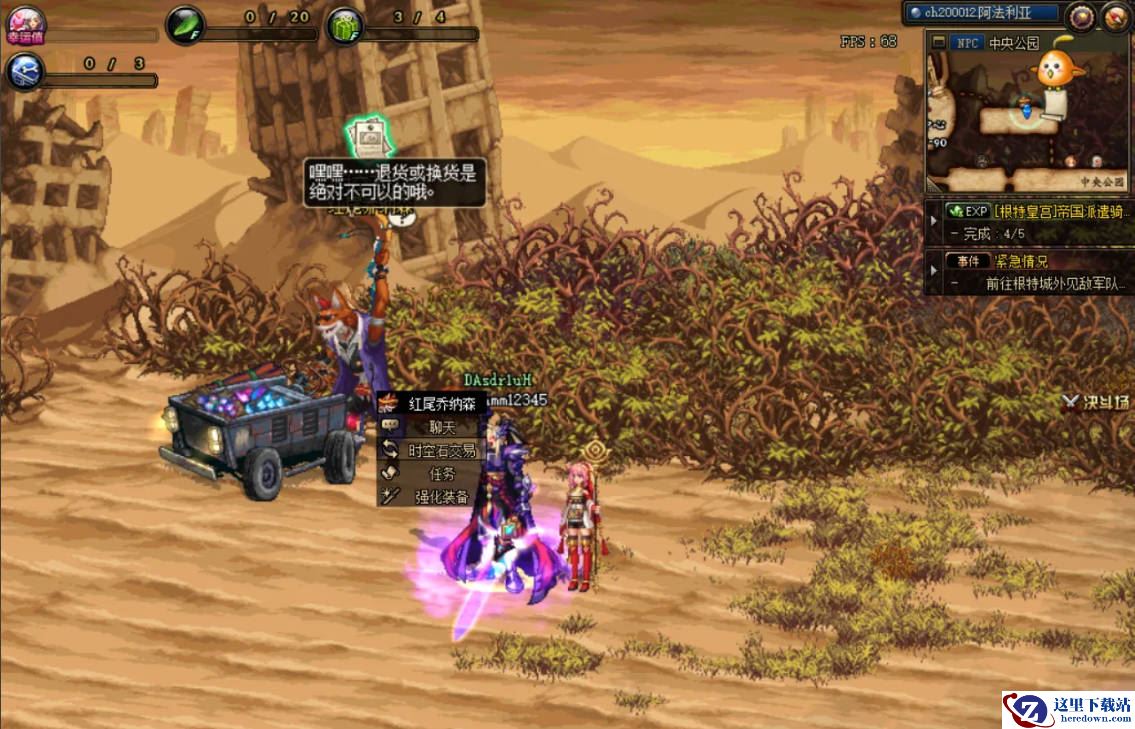The image size is (1135, 729).
Task: Open the green leaf fatigue icon
Action: 184,24
